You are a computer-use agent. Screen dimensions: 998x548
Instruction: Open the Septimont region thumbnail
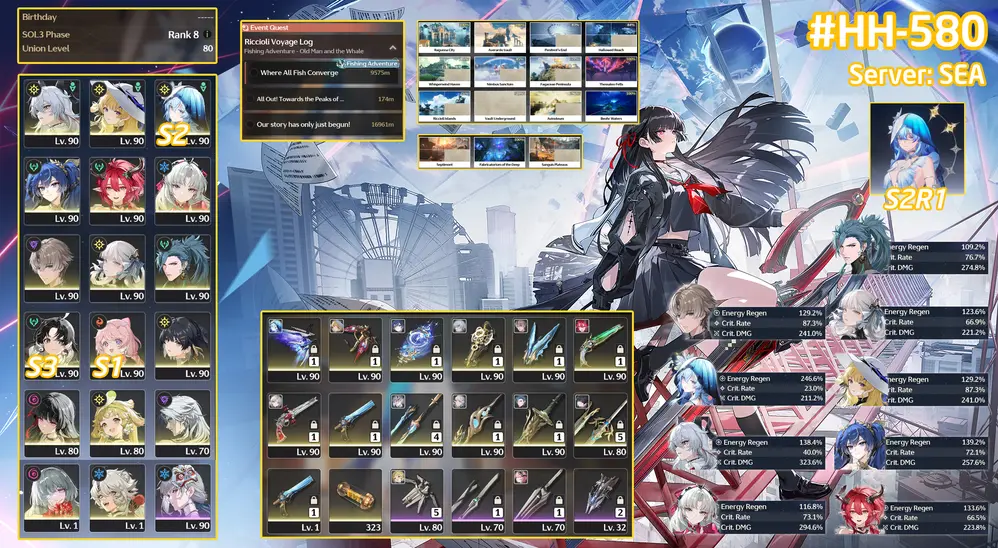coord(445,152)
